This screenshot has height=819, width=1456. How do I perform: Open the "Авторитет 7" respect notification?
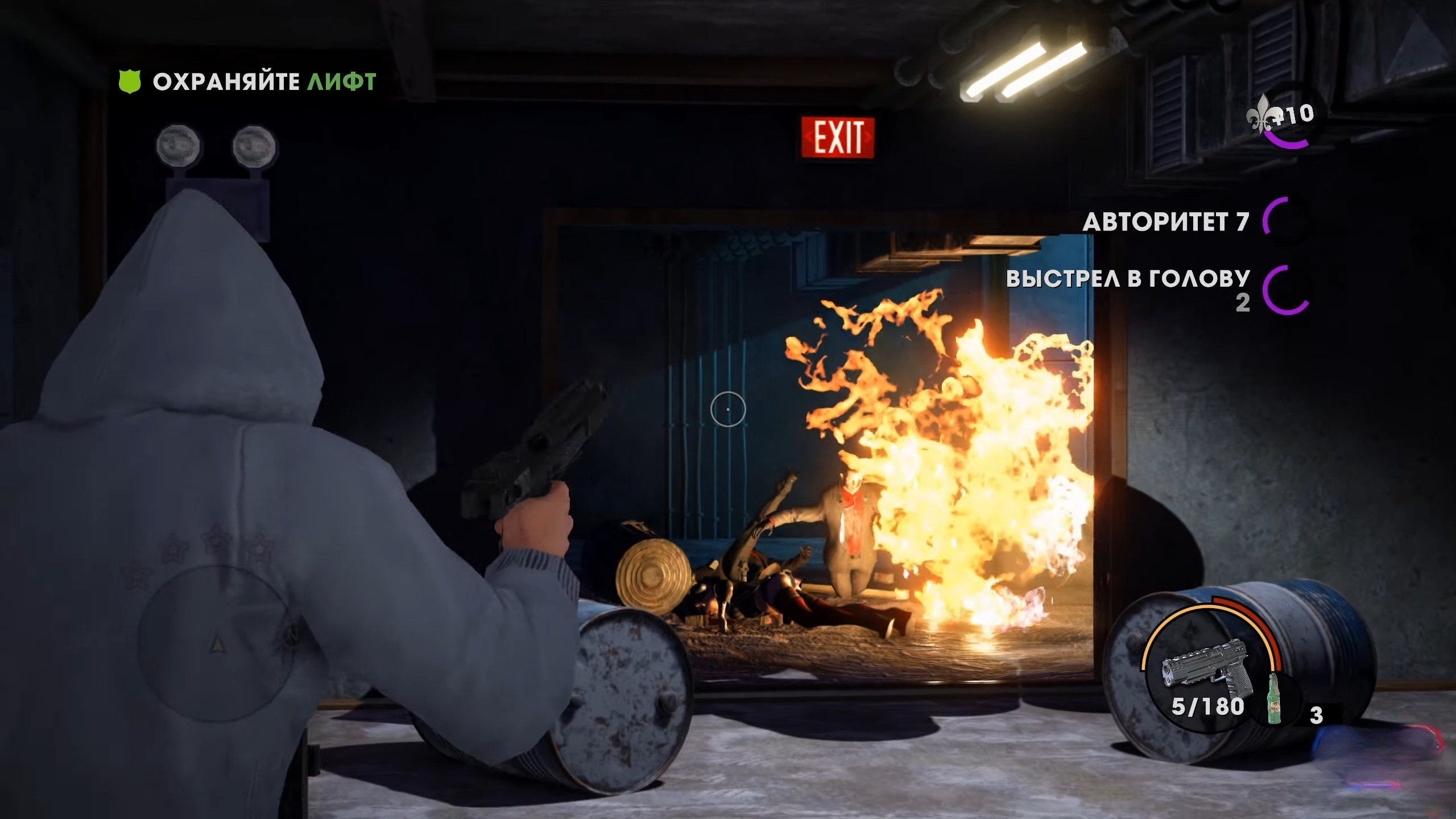1165,222
